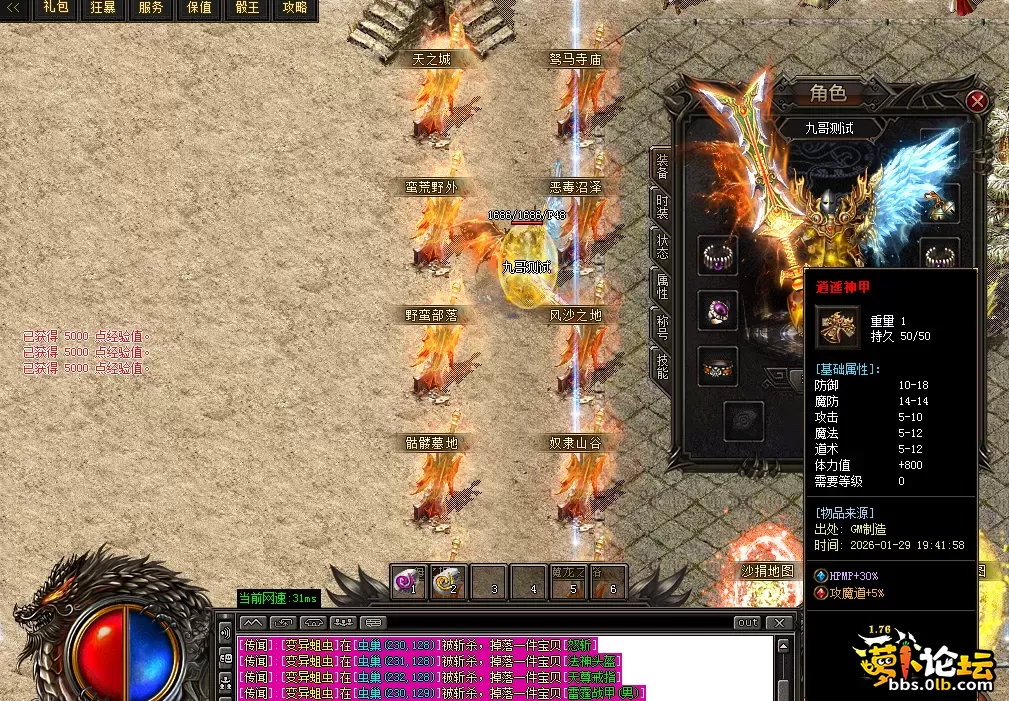Use the golden scroll item in hotbar slot 2

(448, 581)
